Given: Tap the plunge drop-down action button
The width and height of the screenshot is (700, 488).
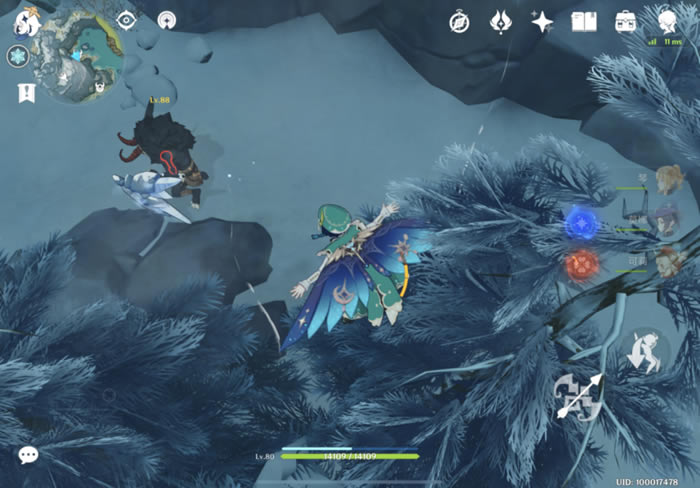Looking at the screenshot, I should point(643,350).
